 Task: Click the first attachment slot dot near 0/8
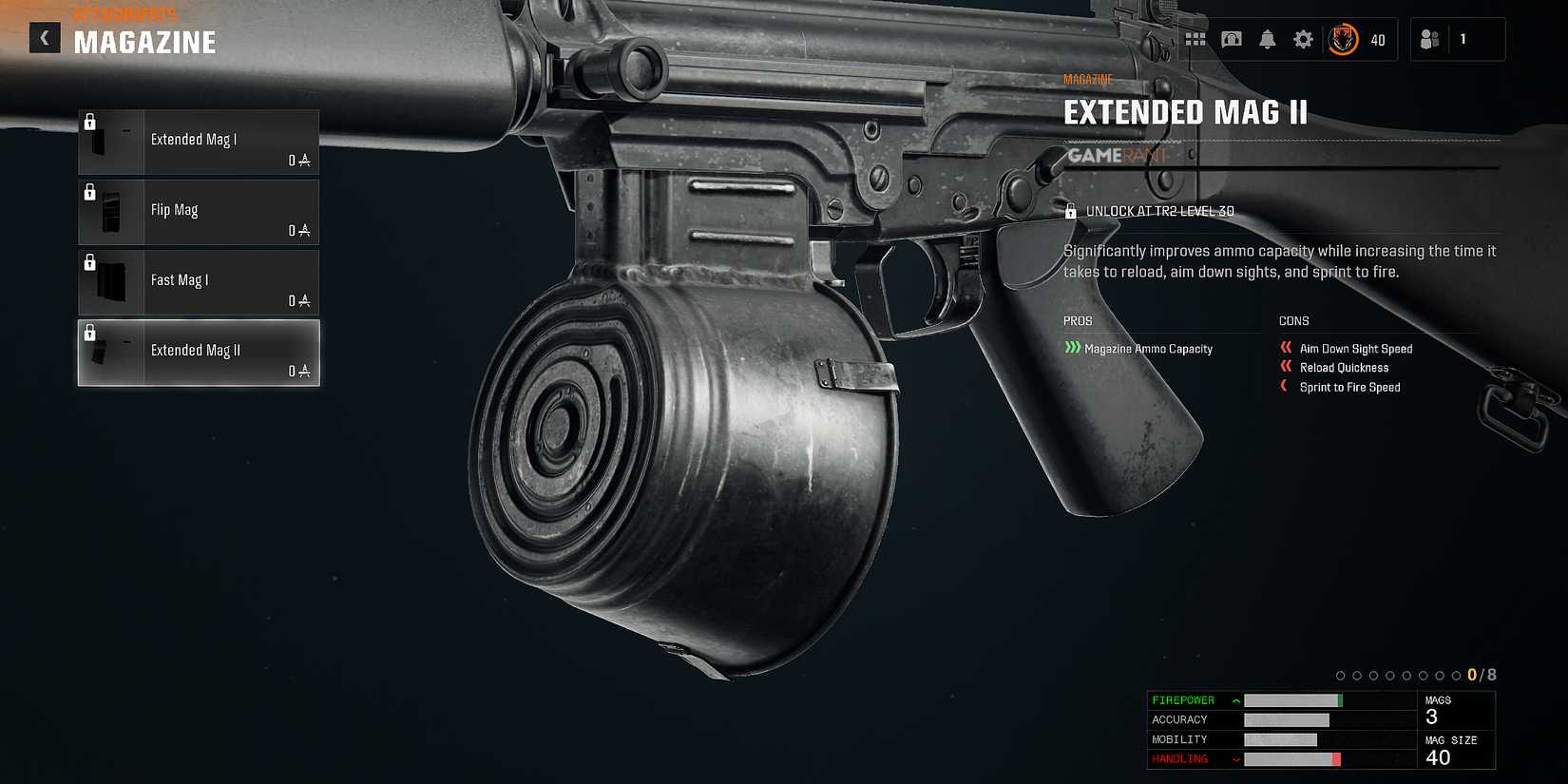[x=1340, y=675]
